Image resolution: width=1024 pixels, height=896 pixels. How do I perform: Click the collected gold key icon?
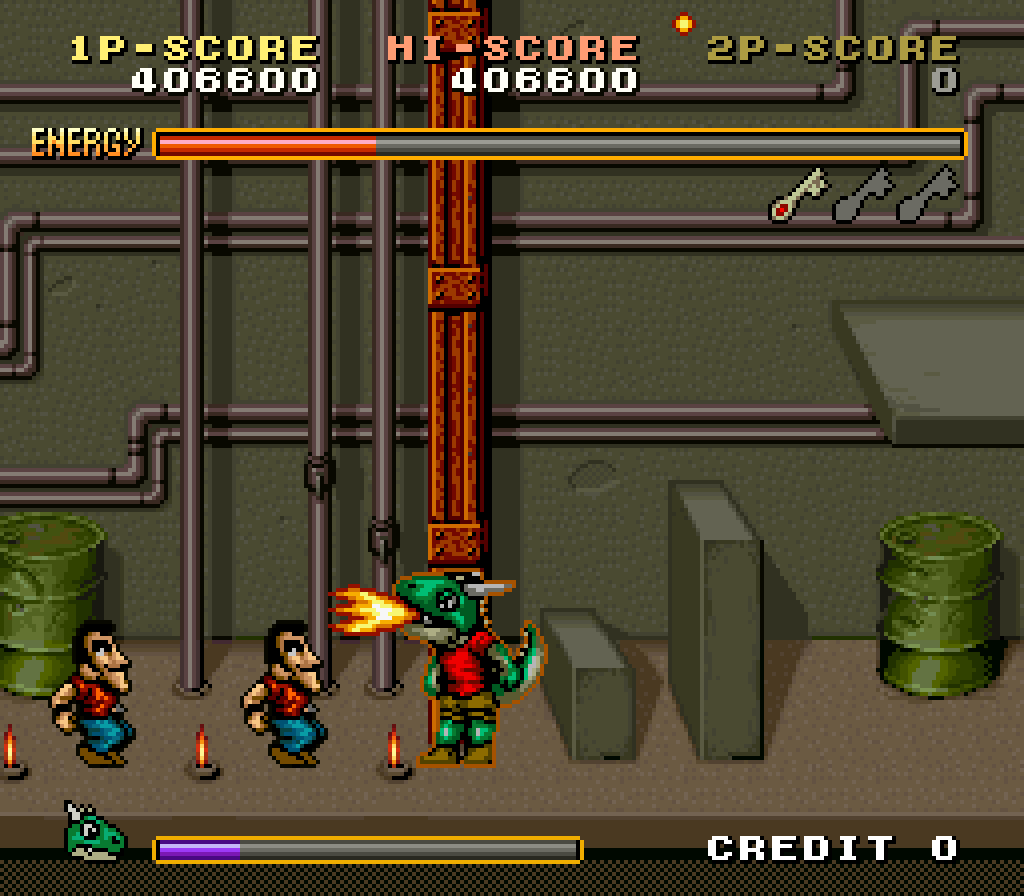coord(798,195)
